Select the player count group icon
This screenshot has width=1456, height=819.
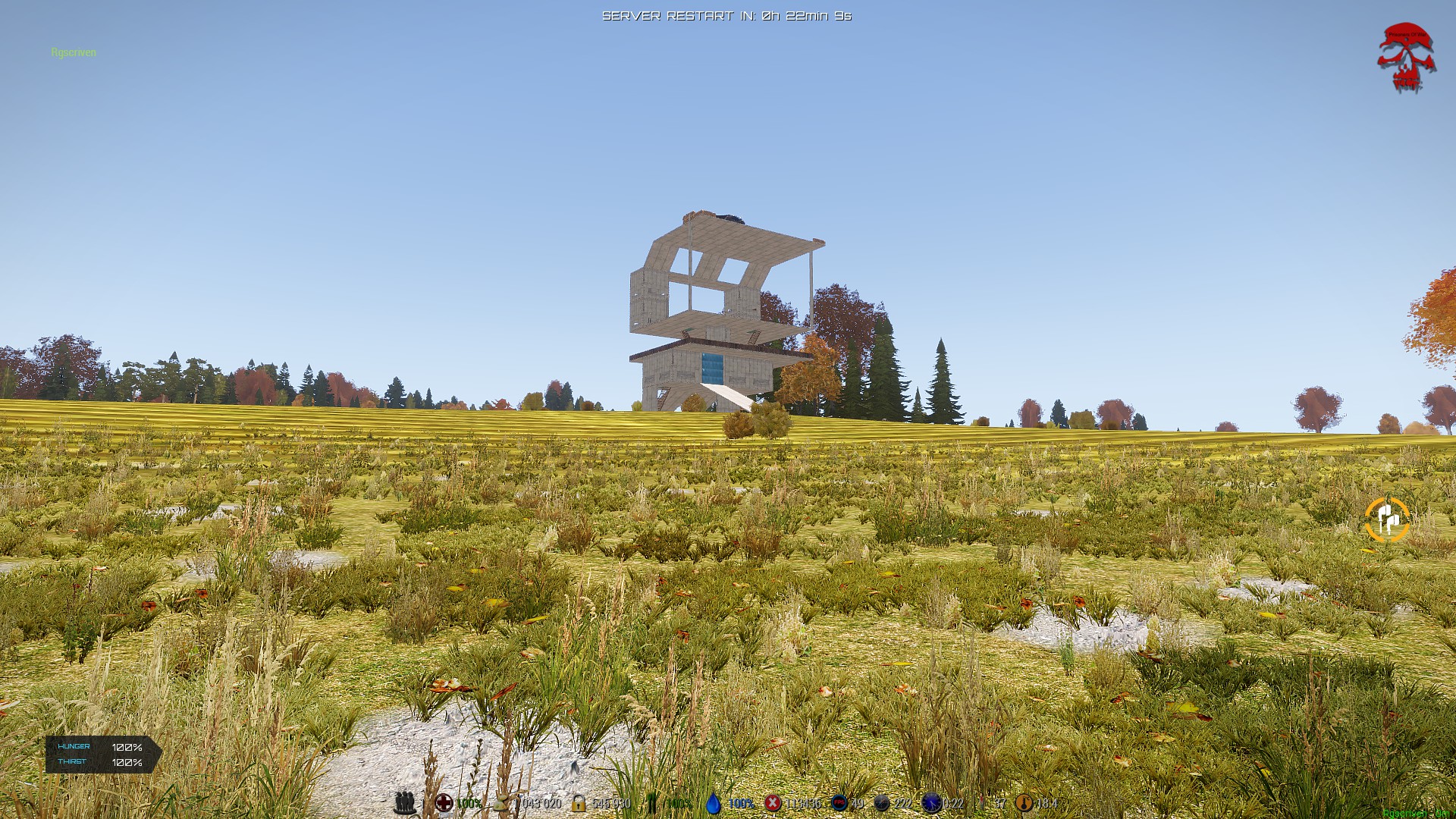pos(405,802)
